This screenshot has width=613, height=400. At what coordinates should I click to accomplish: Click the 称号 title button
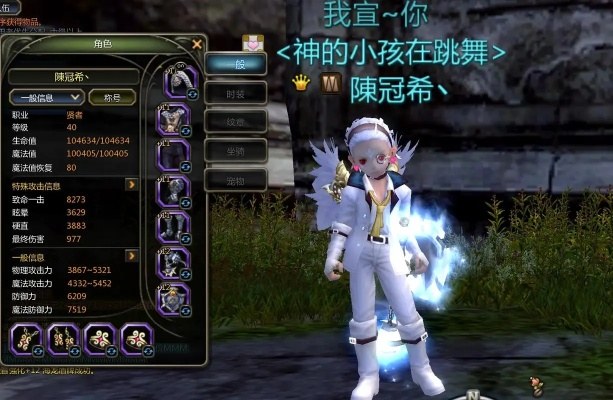[112, 97]
